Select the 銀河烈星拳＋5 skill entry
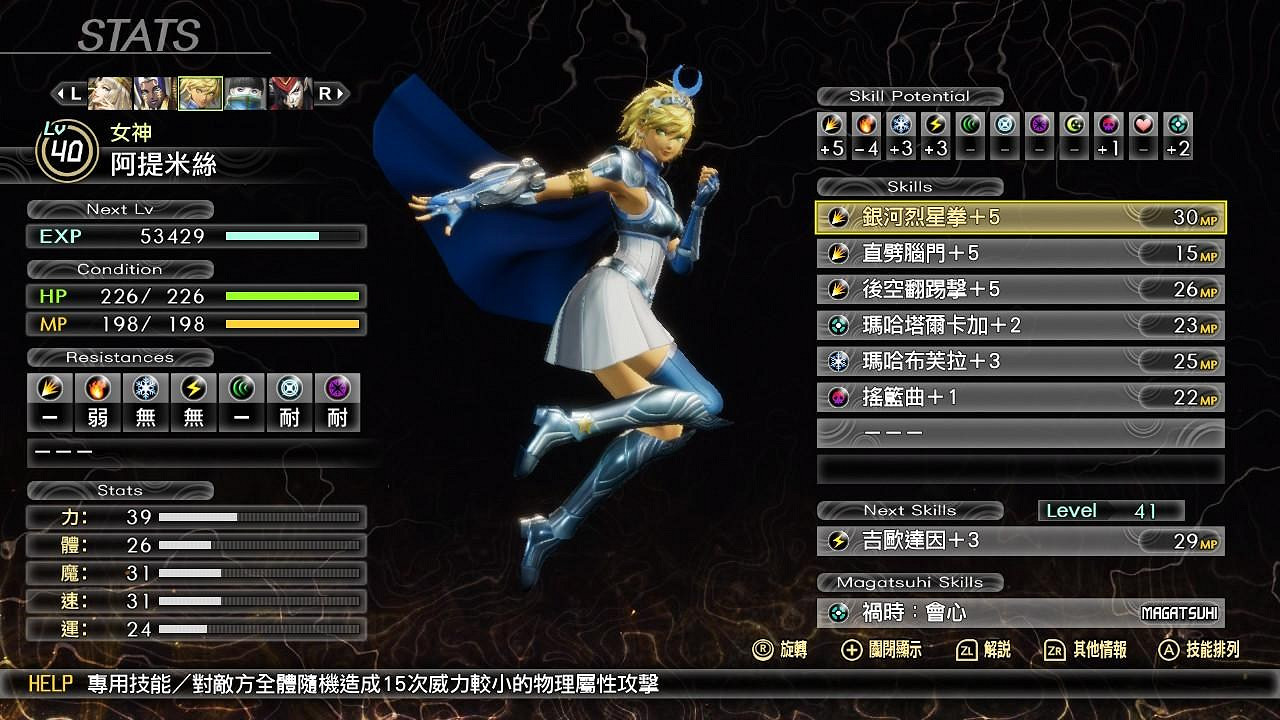Viewport: 1280px width, 720px height. click(x=1020, y=216)
